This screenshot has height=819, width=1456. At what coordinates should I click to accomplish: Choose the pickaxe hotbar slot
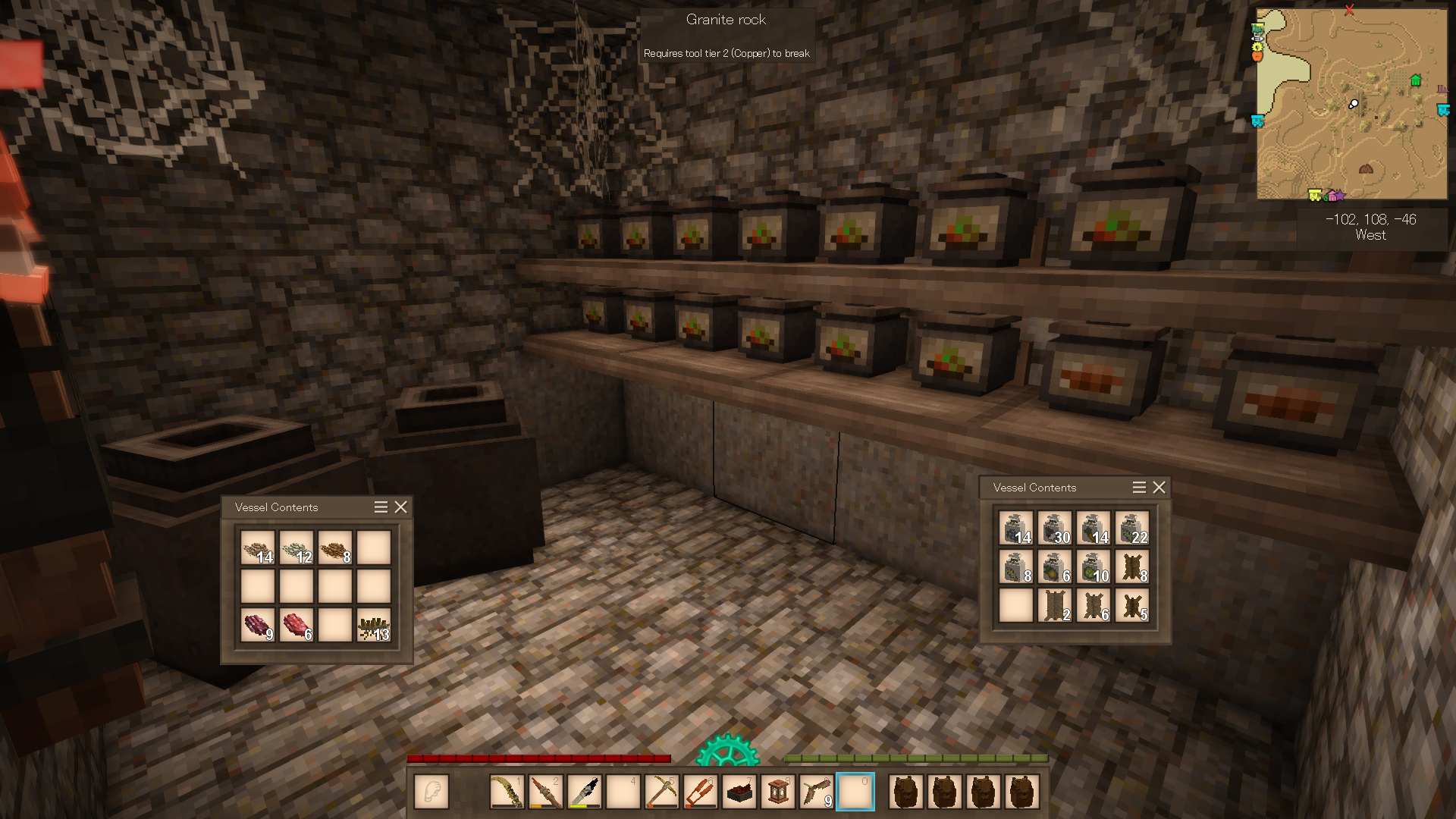click(662, 792)
